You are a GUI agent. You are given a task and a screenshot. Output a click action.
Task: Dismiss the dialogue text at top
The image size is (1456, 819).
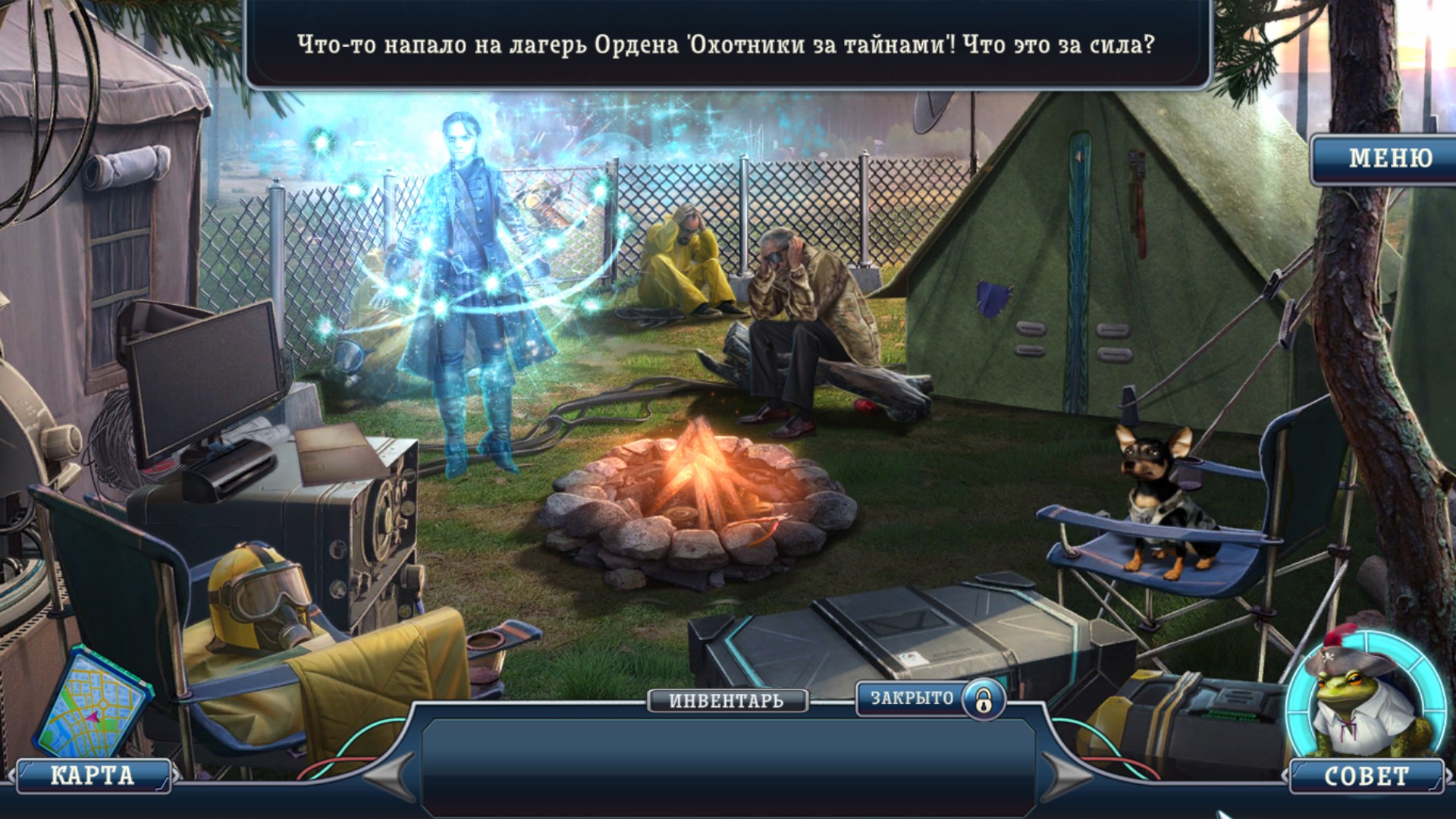point(726,45)
